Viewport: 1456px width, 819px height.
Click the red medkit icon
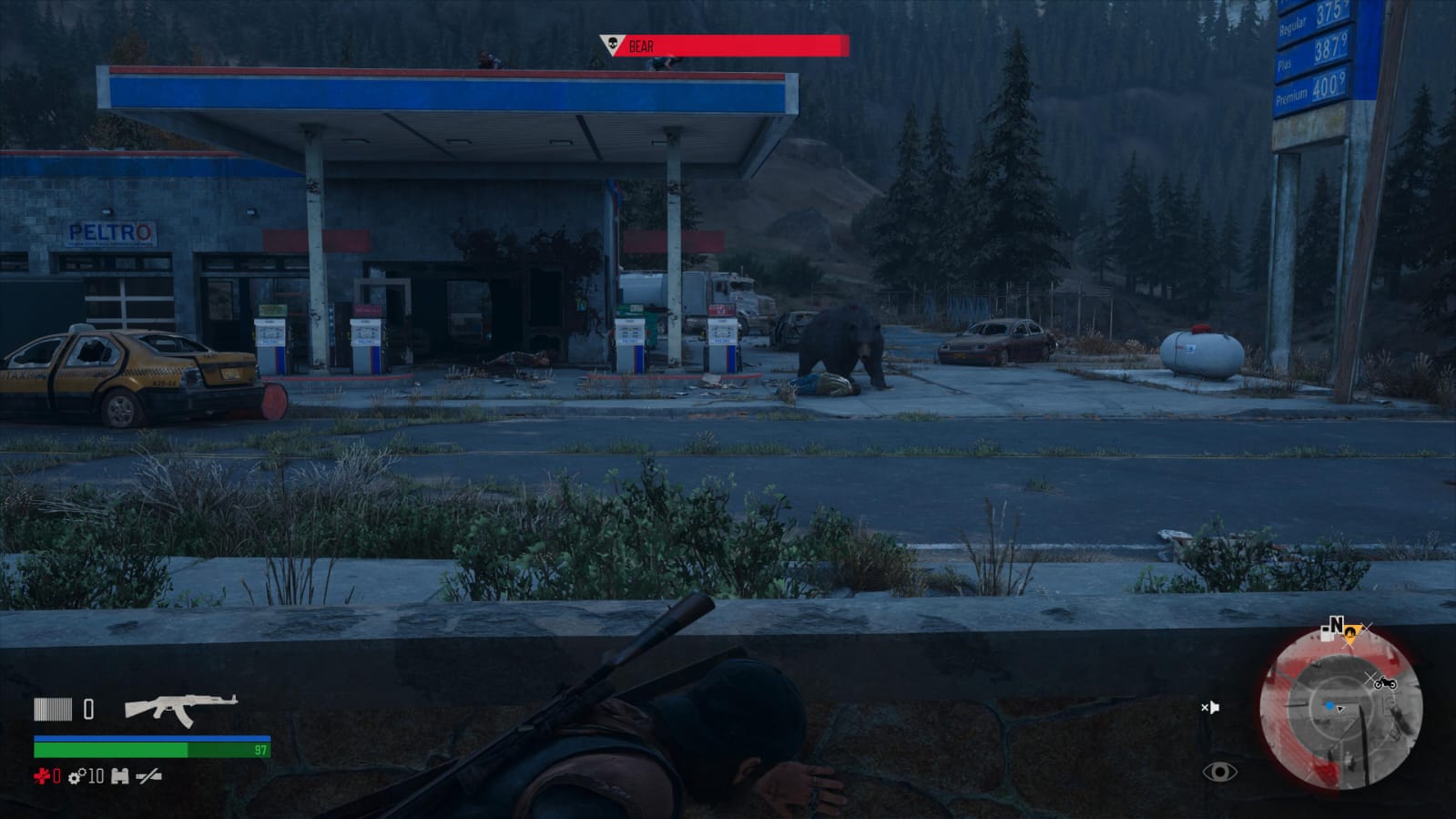pyautogui.click(x=42, y=776)
